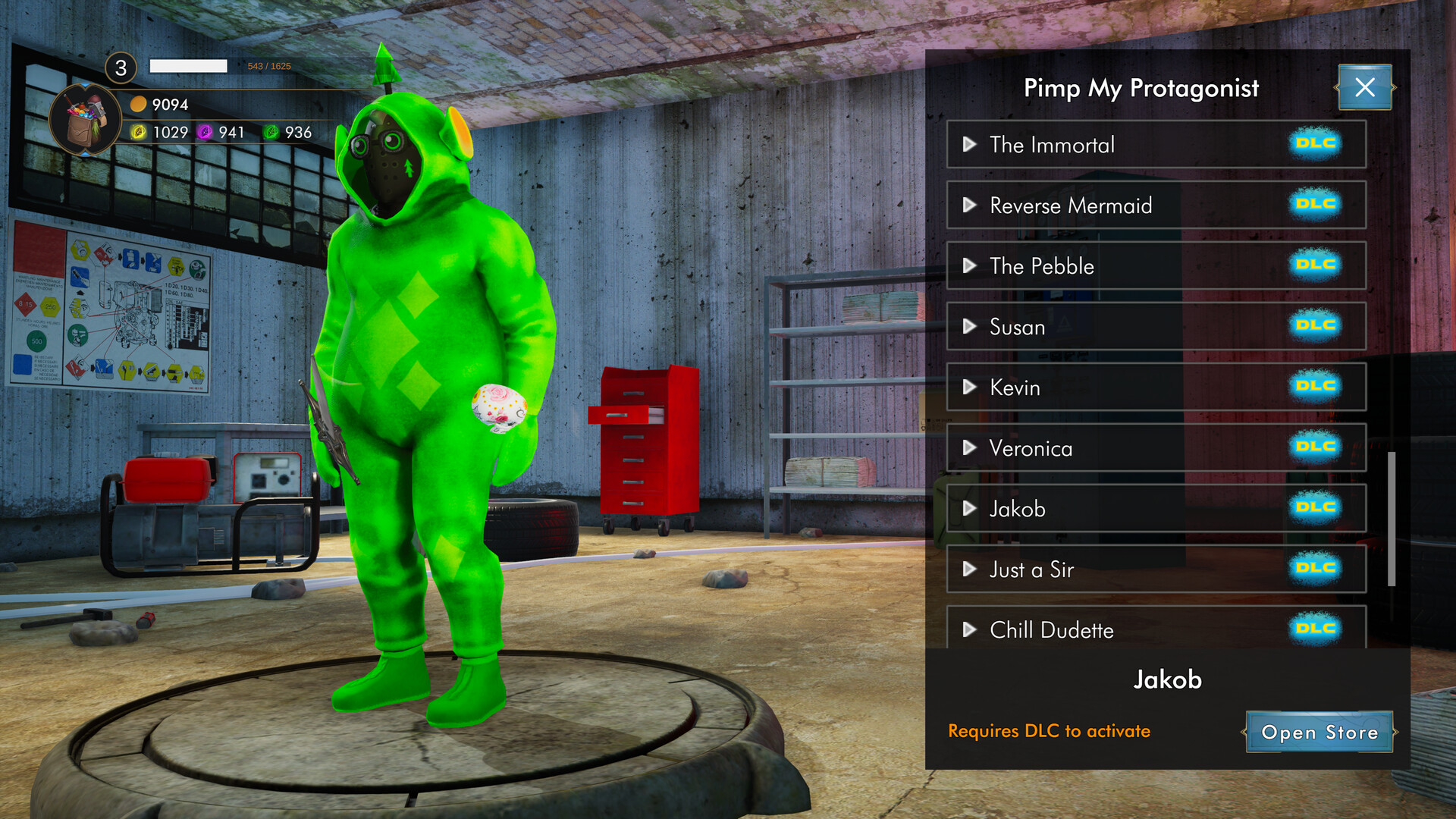Expand the Jakob entry arrow
1456x819 pixels.
click(970, 509)
